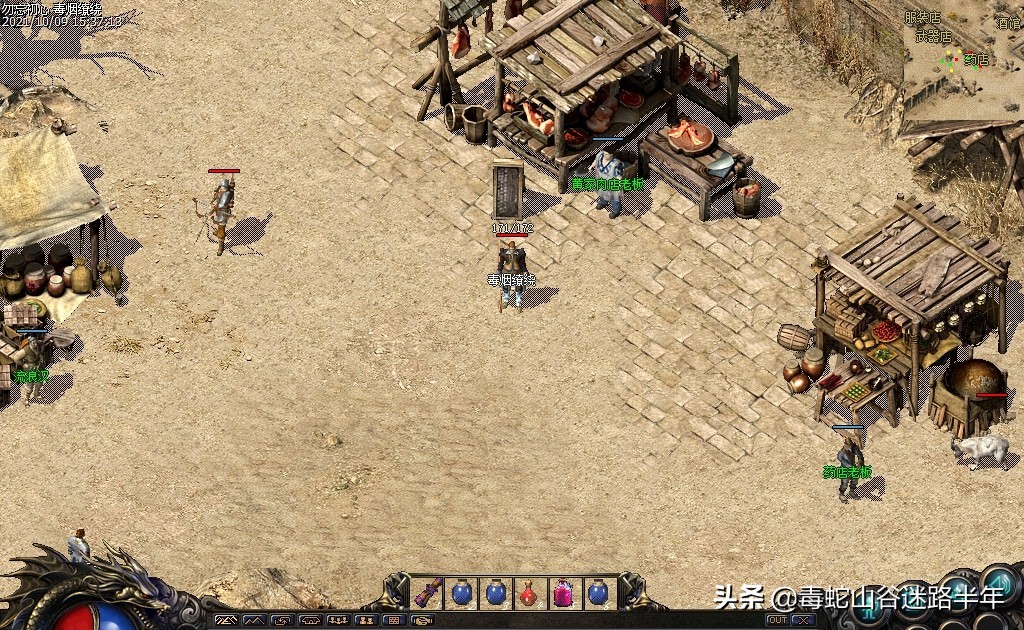Screen dimensions: 1024x630
Task: Click the two-figures group button
Action: click(366, 620)
